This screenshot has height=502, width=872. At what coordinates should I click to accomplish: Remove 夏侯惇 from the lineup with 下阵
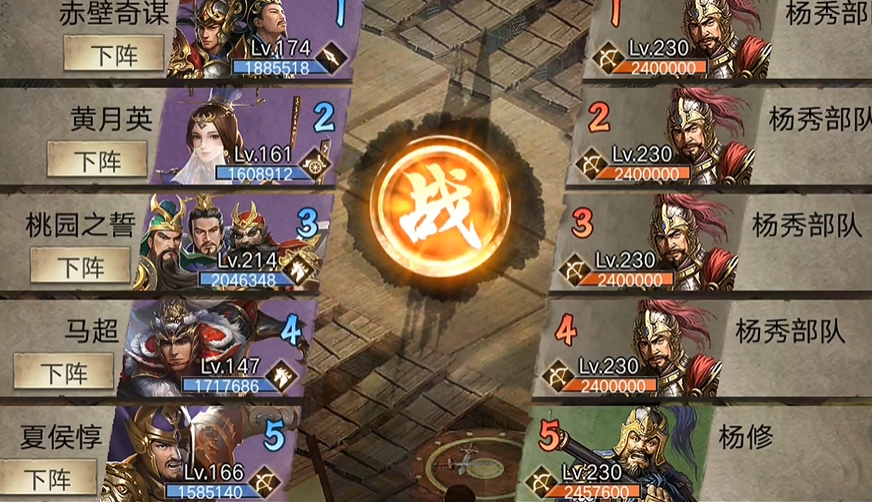tap(46, 478)
